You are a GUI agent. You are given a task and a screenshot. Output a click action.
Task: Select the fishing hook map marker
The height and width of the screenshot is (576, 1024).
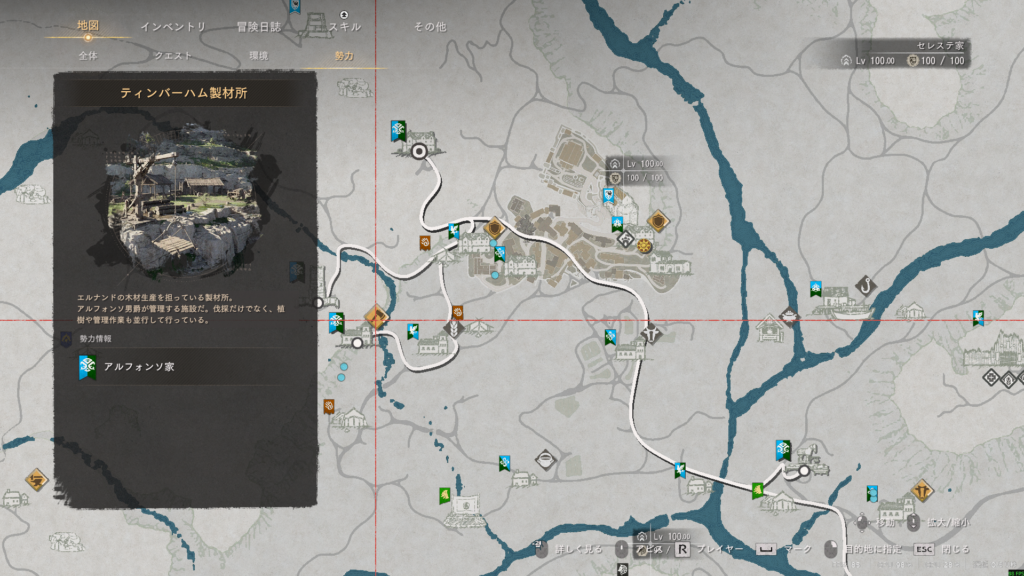pos(866,287)
